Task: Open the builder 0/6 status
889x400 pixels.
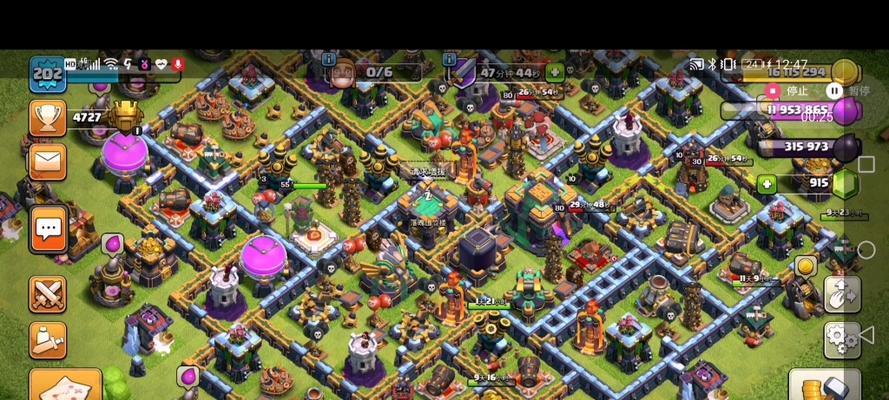Action: pos(367,72)
